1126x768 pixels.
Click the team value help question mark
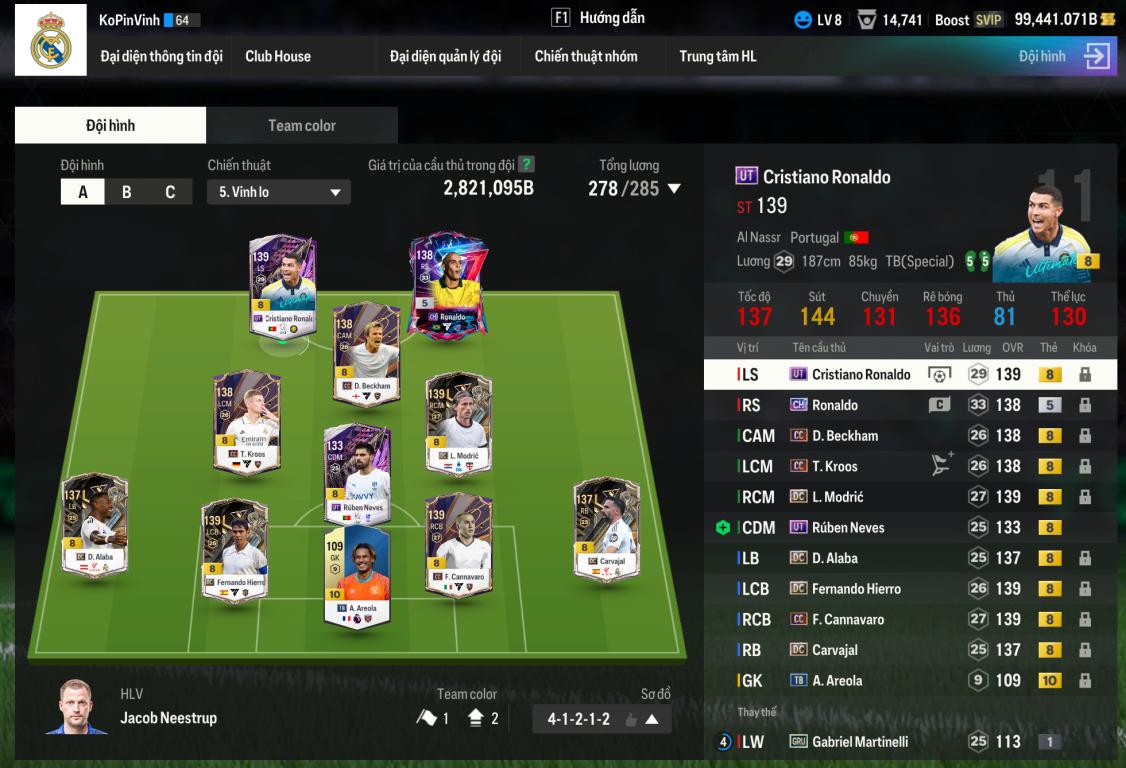pos(527,165)
